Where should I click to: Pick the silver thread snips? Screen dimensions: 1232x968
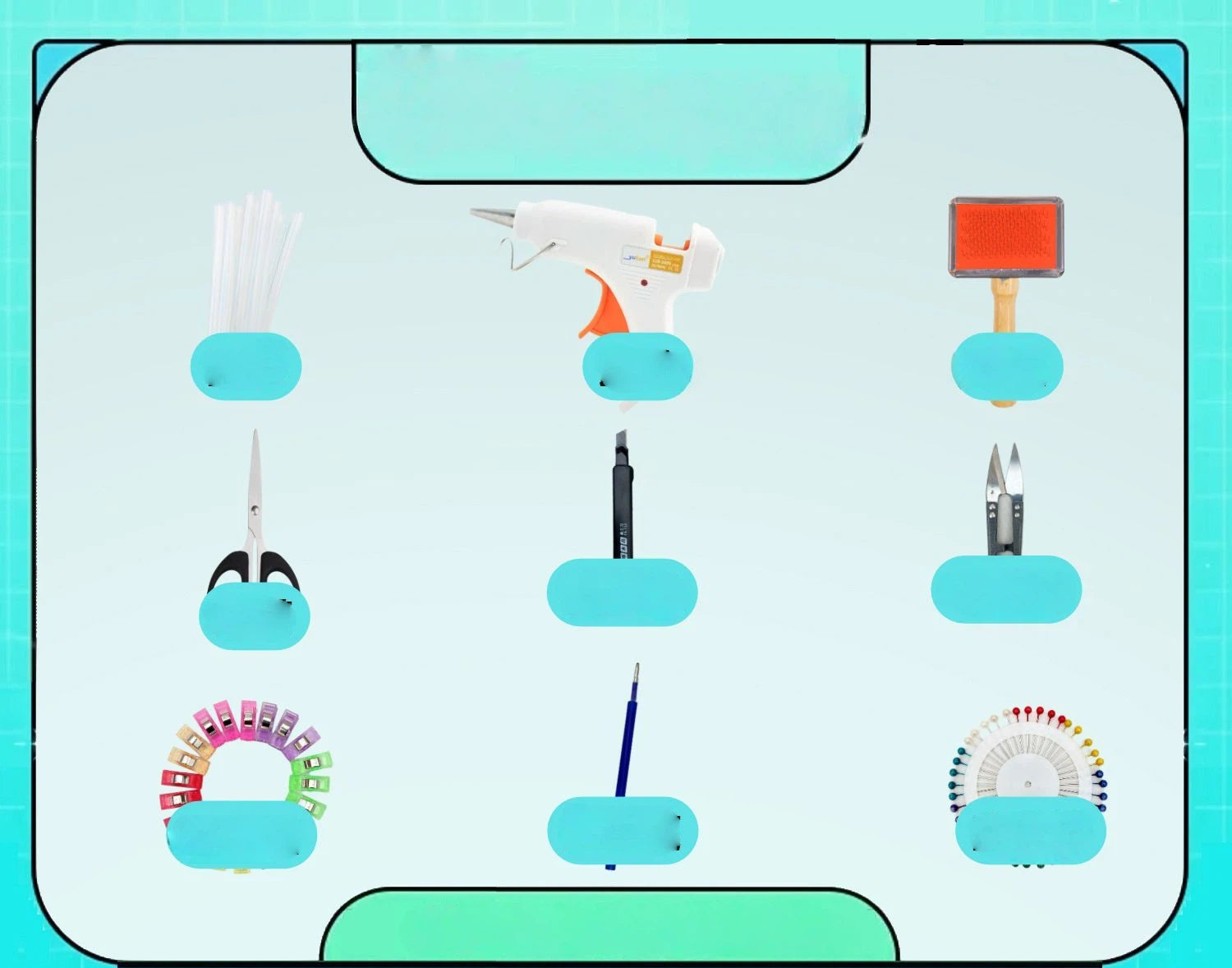1004,503
